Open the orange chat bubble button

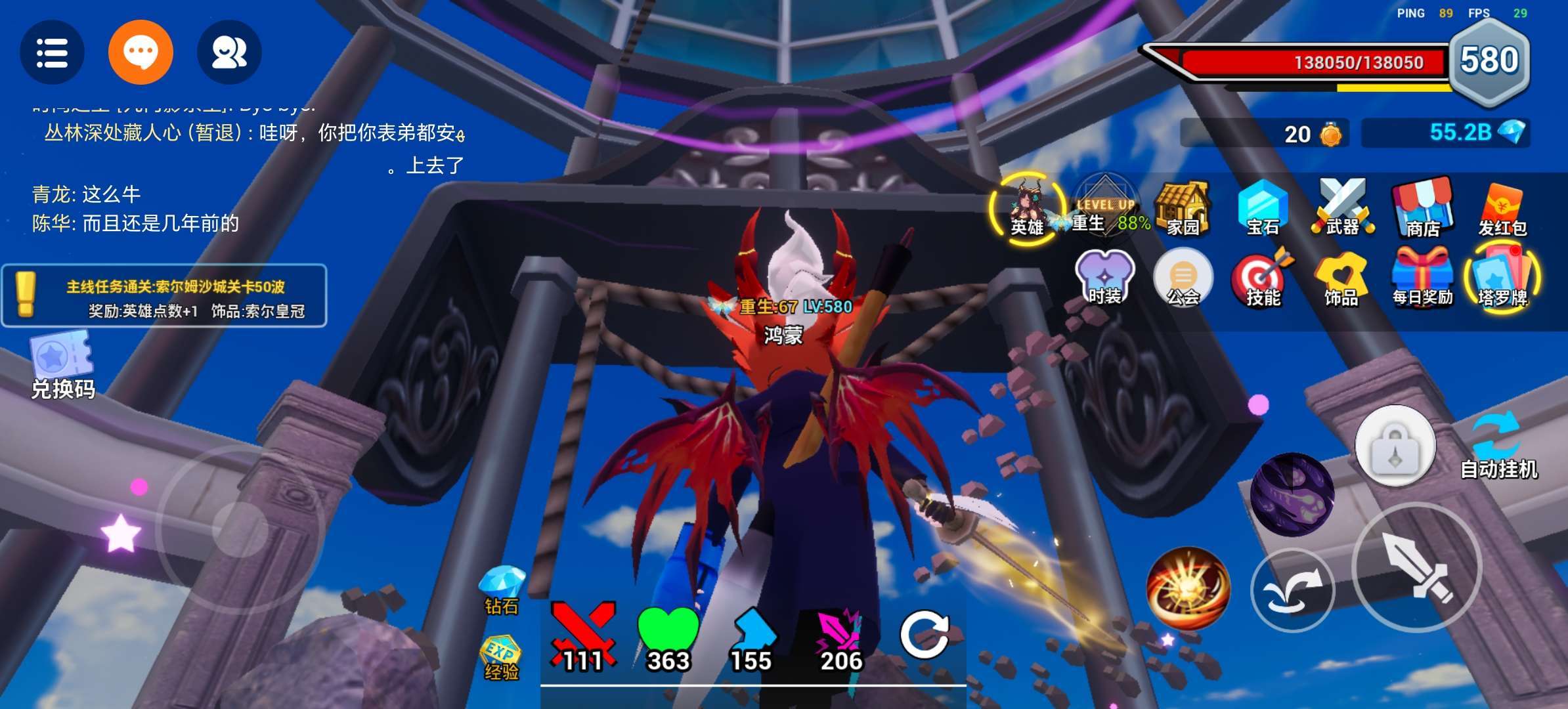[141, 53]
